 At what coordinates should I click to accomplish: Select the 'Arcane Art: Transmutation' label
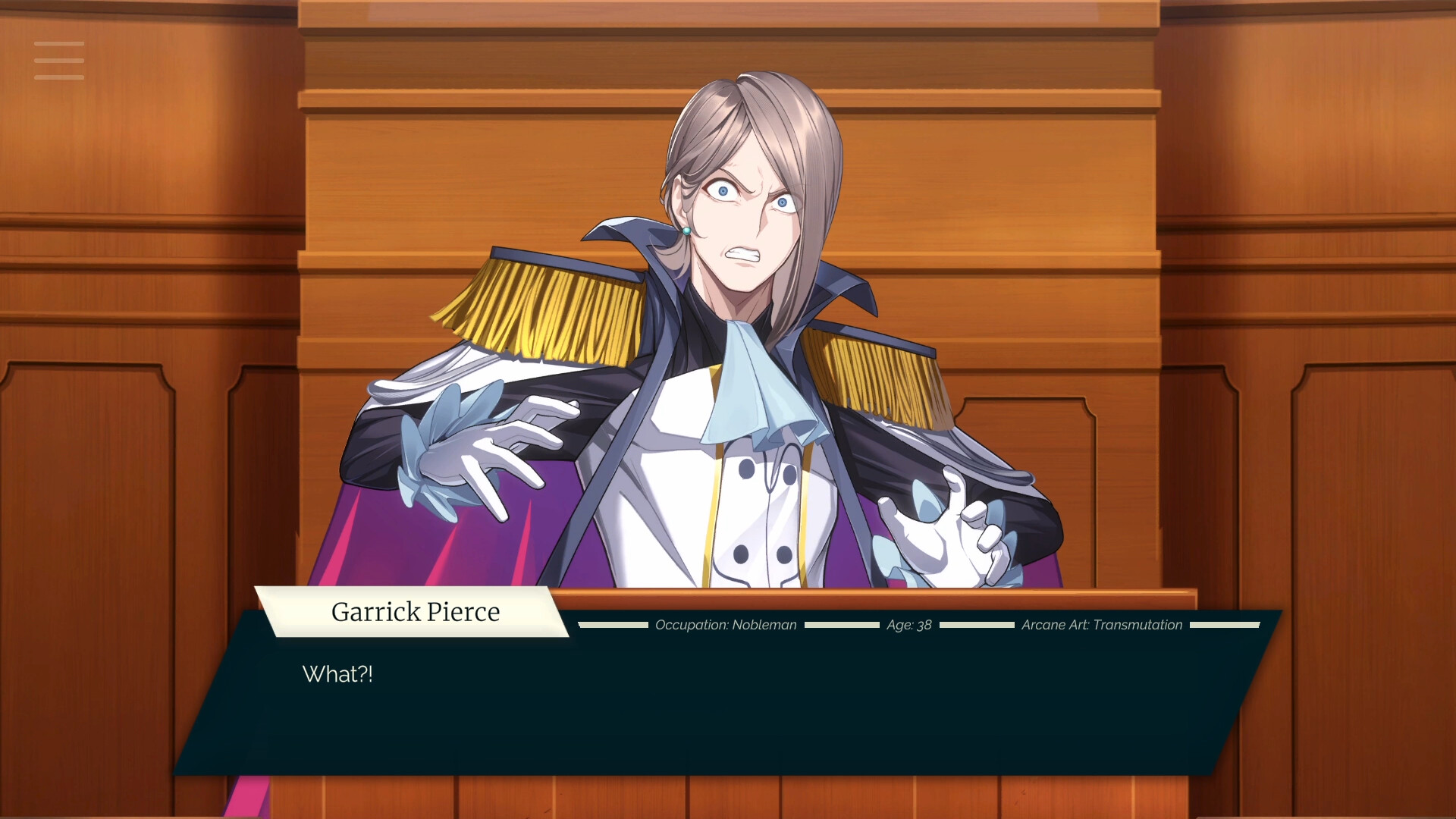[1101, 625]
